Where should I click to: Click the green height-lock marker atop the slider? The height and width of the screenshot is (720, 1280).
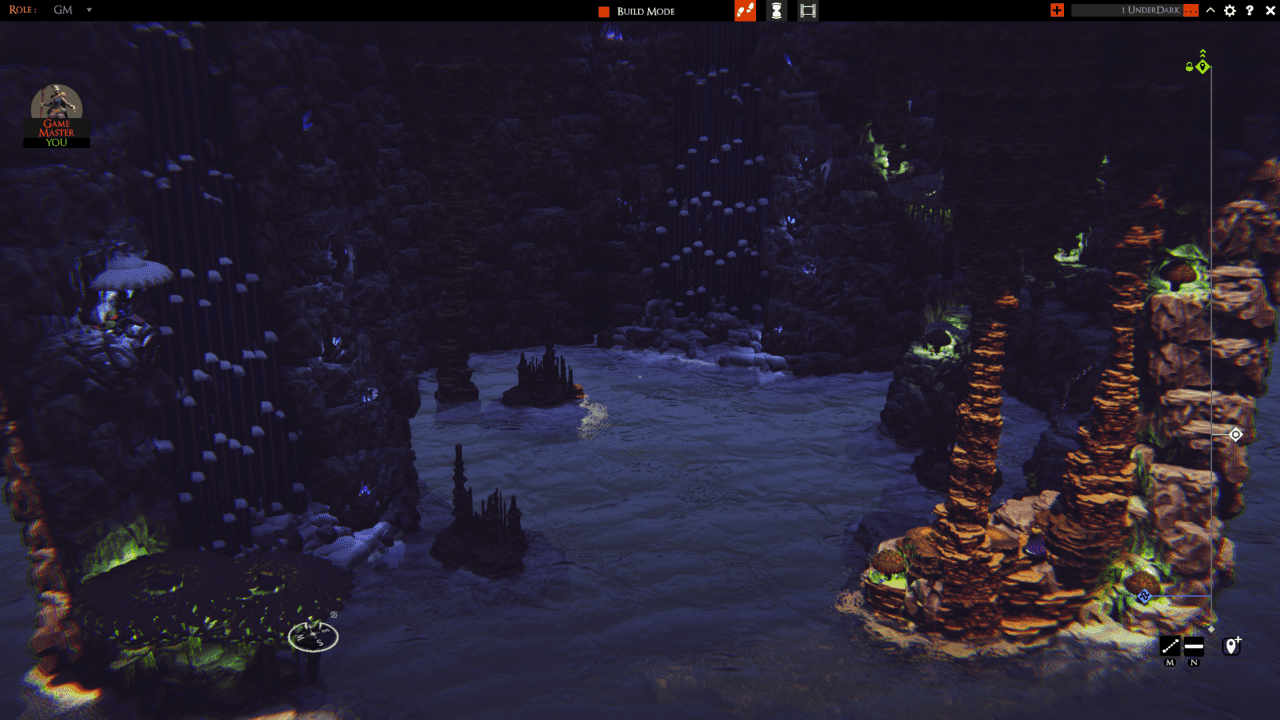click(x=1202, y=66)
